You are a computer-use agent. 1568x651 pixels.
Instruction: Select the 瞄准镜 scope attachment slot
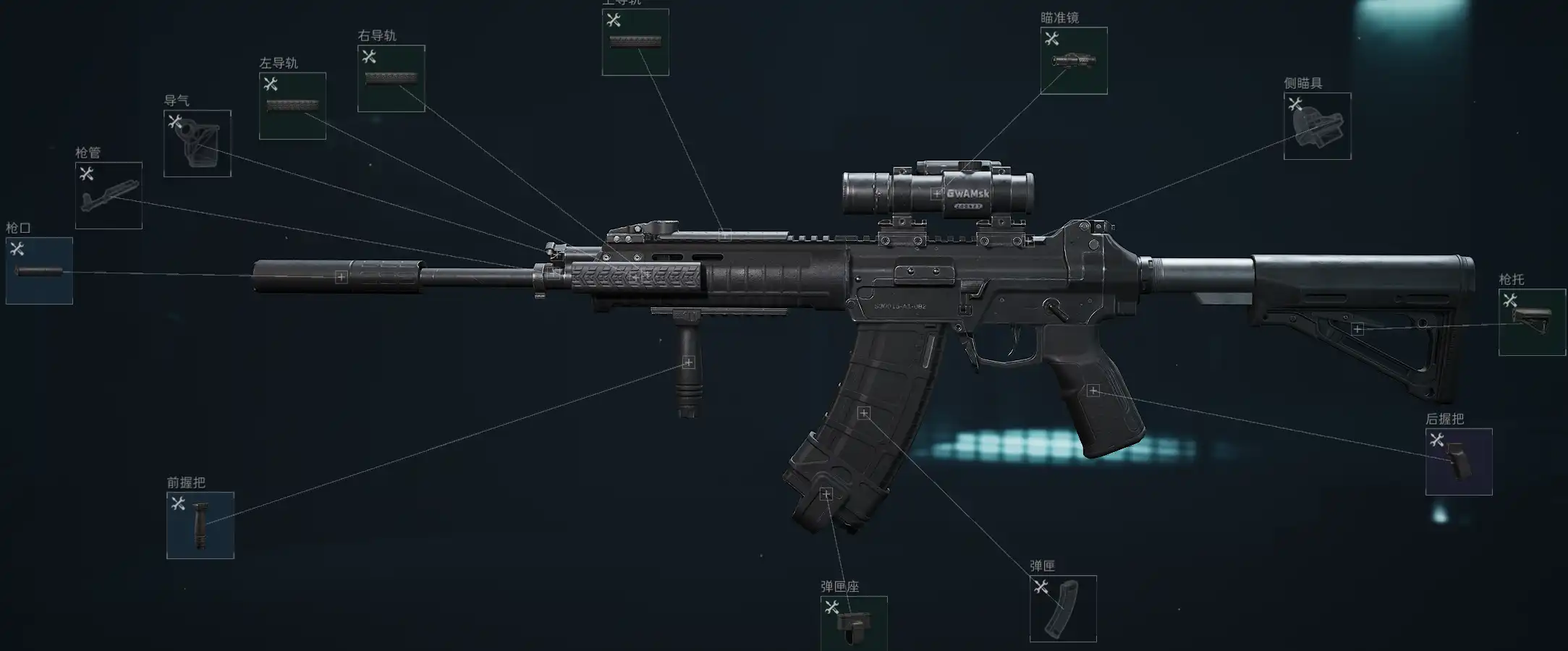pos(1074,61)
